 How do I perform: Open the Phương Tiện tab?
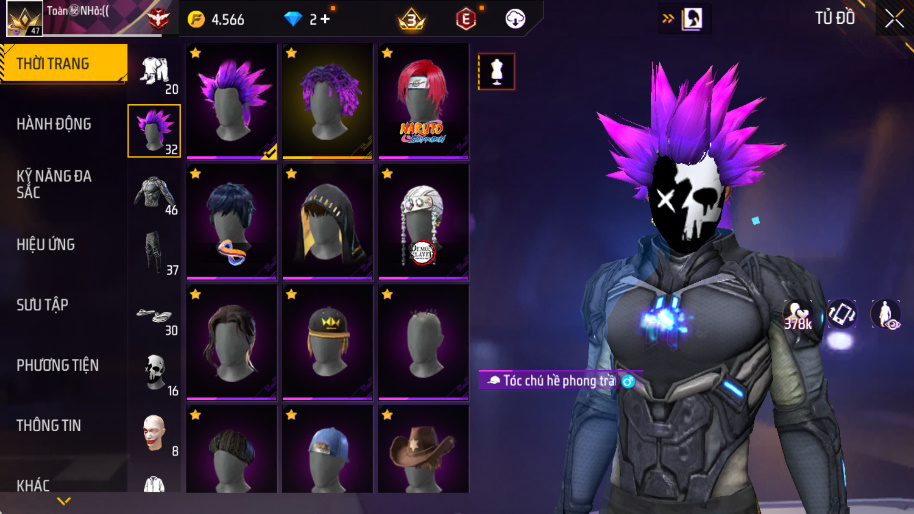point(58,365)
